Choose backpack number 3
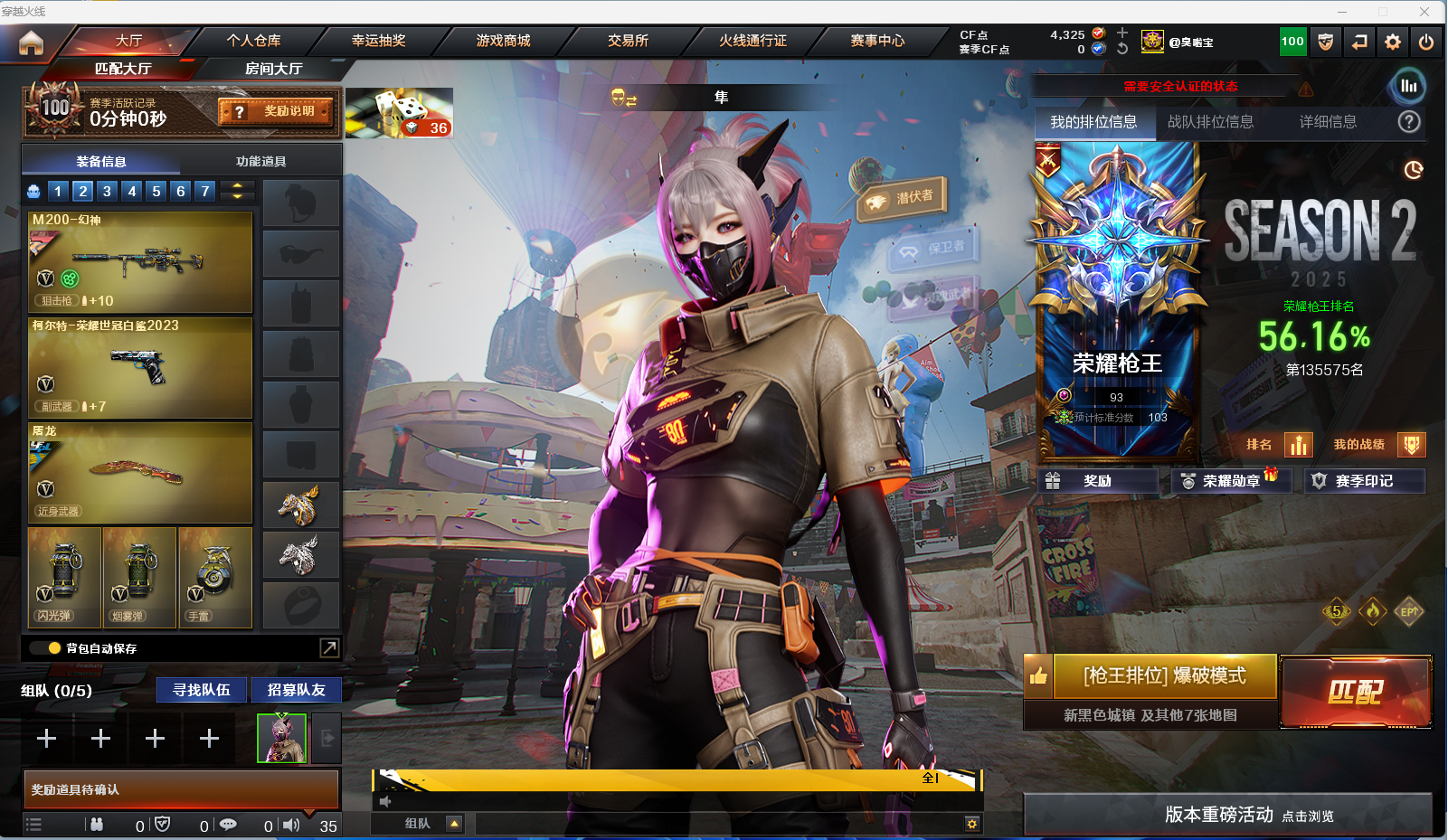1448x840 pixels. [x=107, y=191]
